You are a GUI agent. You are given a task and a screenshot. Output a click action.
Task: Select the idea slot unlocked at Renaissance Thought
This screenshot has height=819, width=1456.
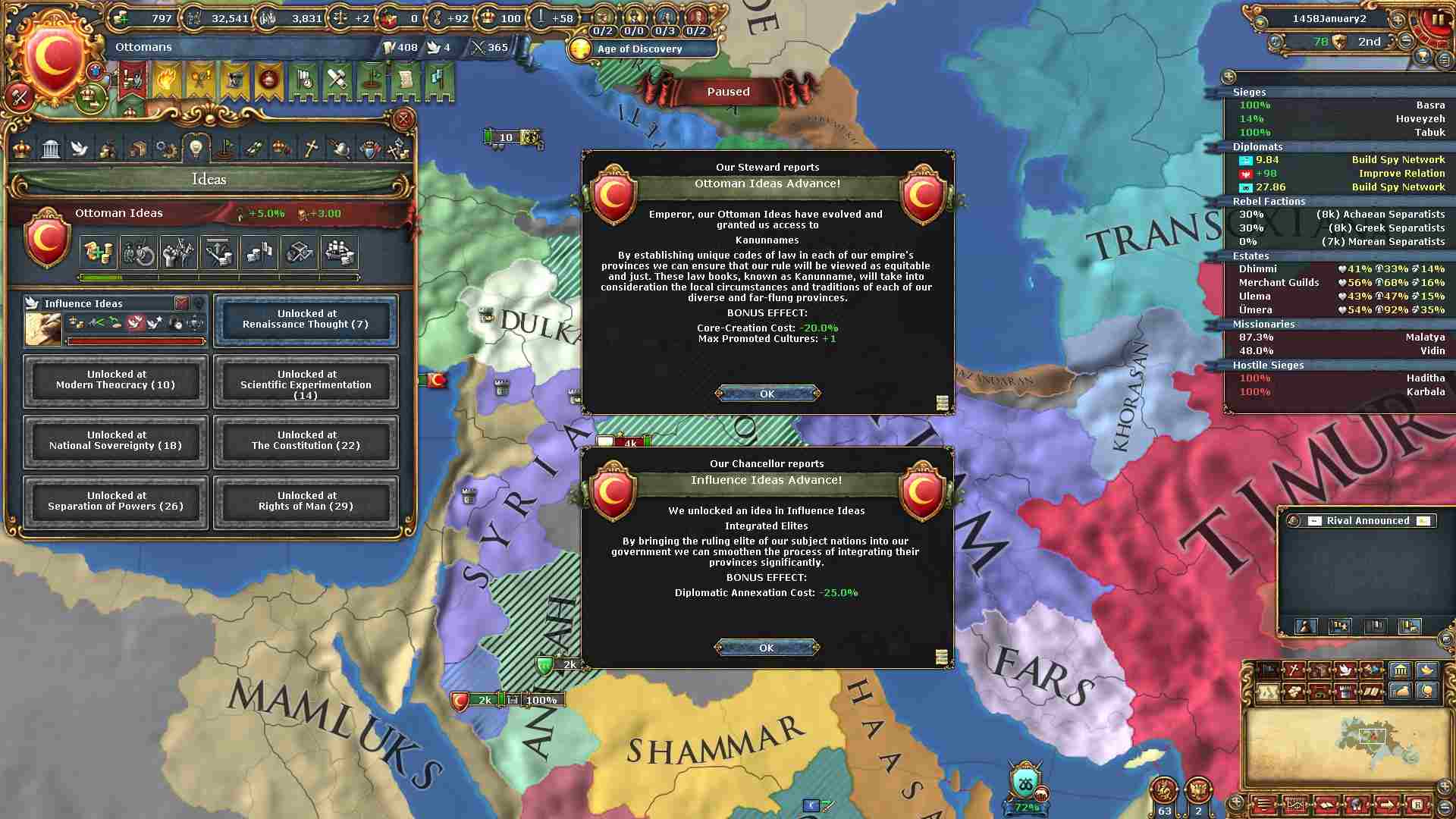[306, 319]
